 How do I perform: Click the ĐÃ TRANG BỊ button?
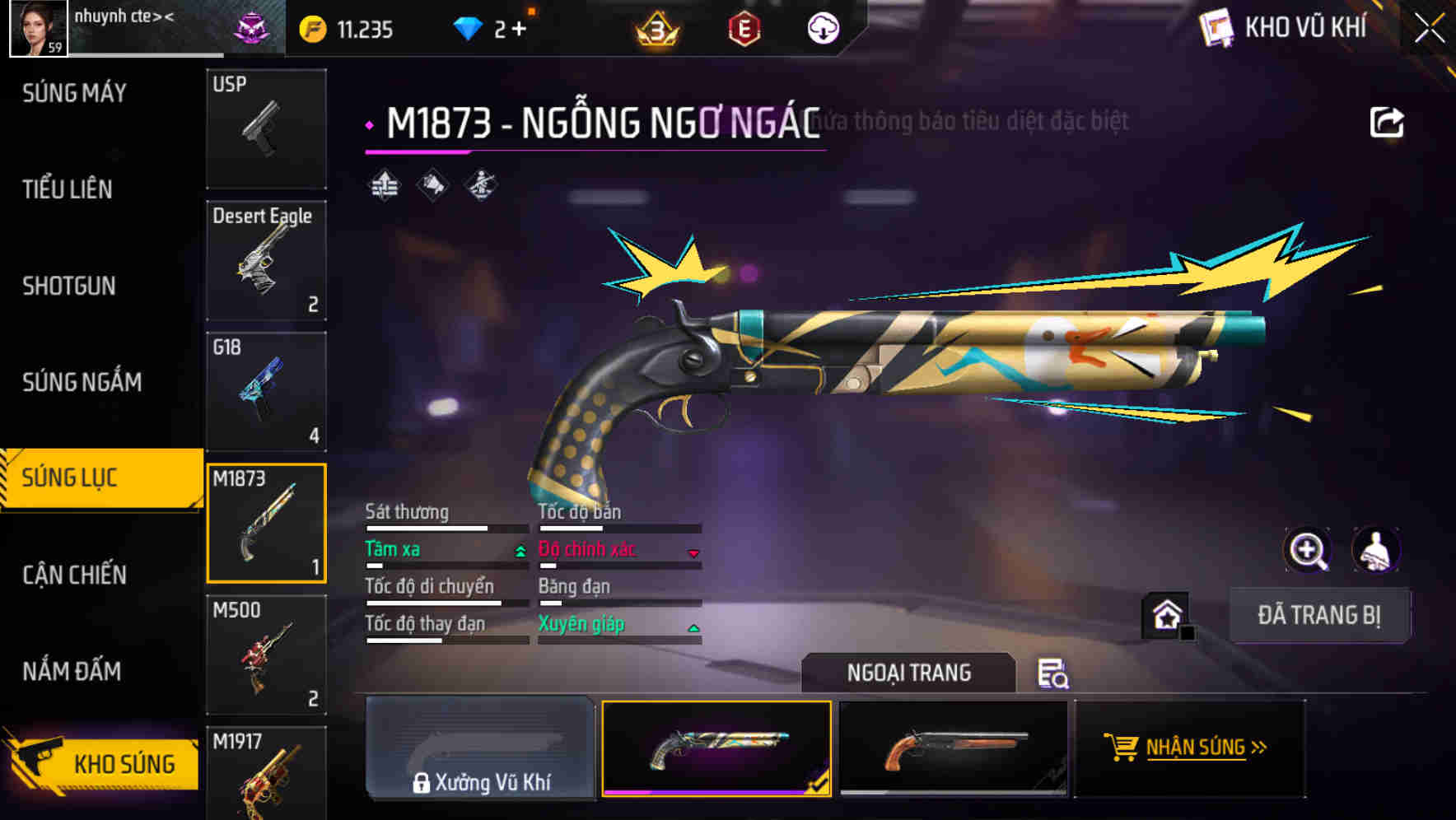tap(1319, 614)
